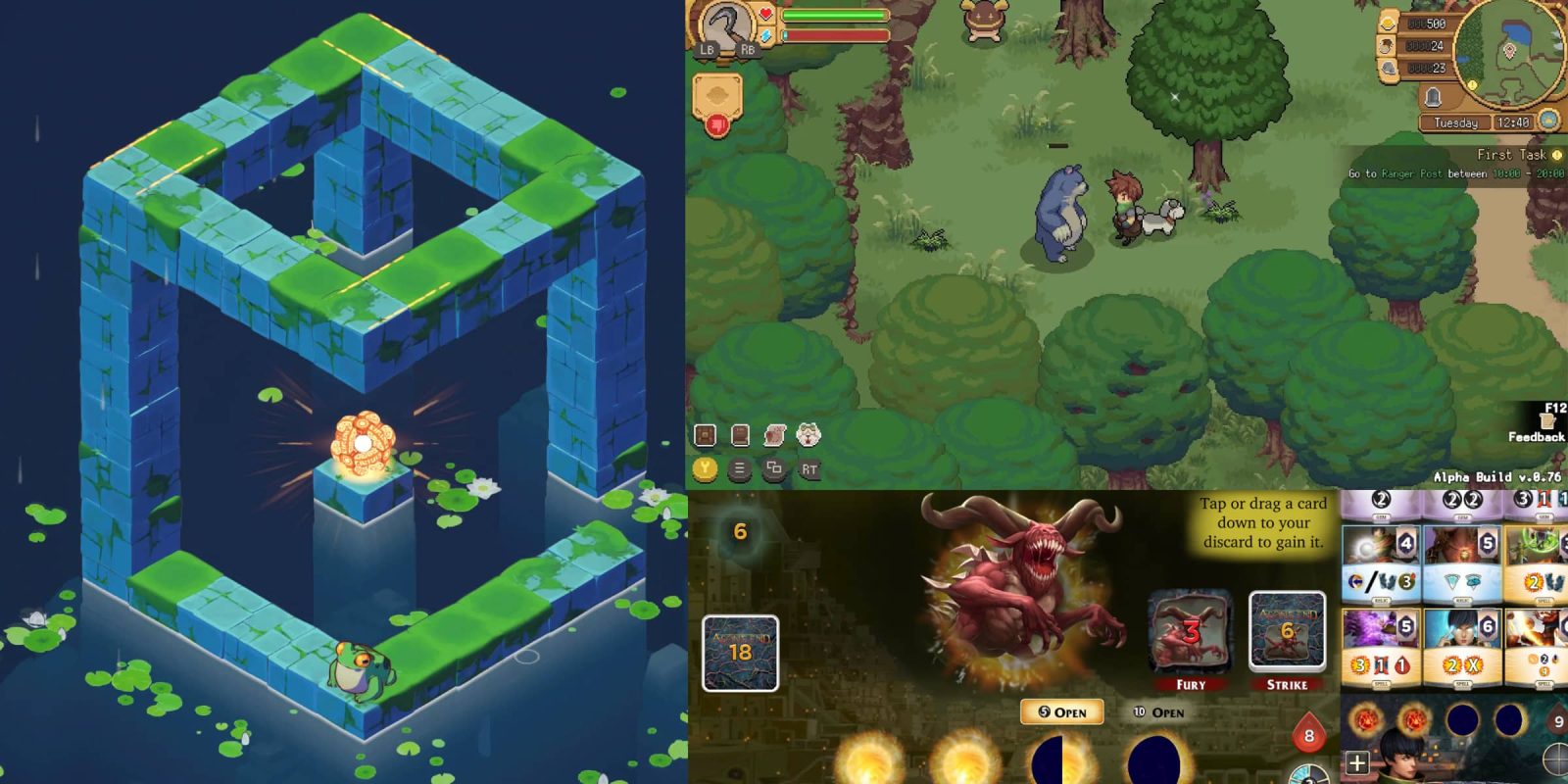This screenshot has width=1568, height=784.
Task: Click the green health bar
Action: 838,15
